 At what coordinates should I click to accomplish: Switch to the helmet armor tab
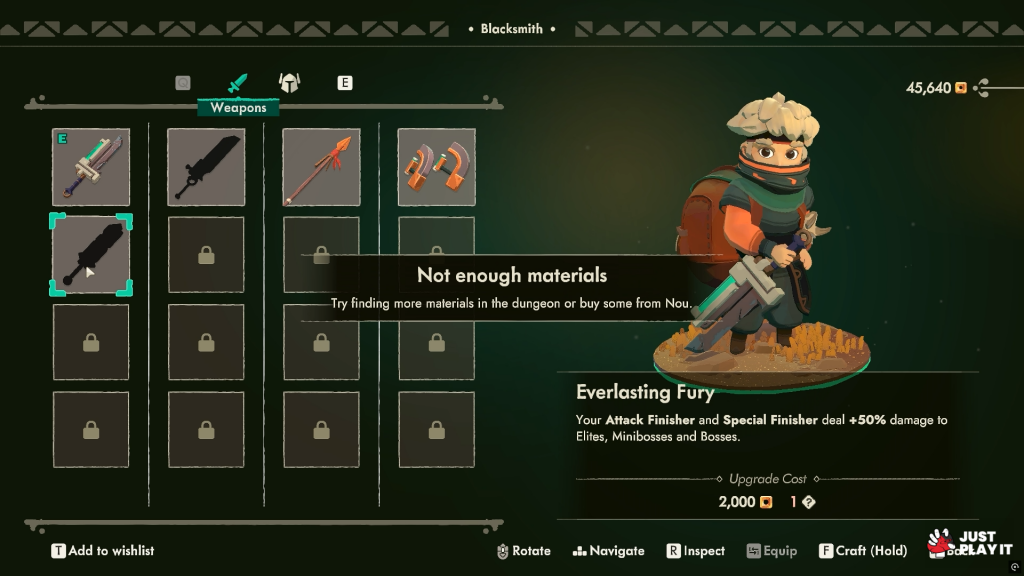(289, 83)
